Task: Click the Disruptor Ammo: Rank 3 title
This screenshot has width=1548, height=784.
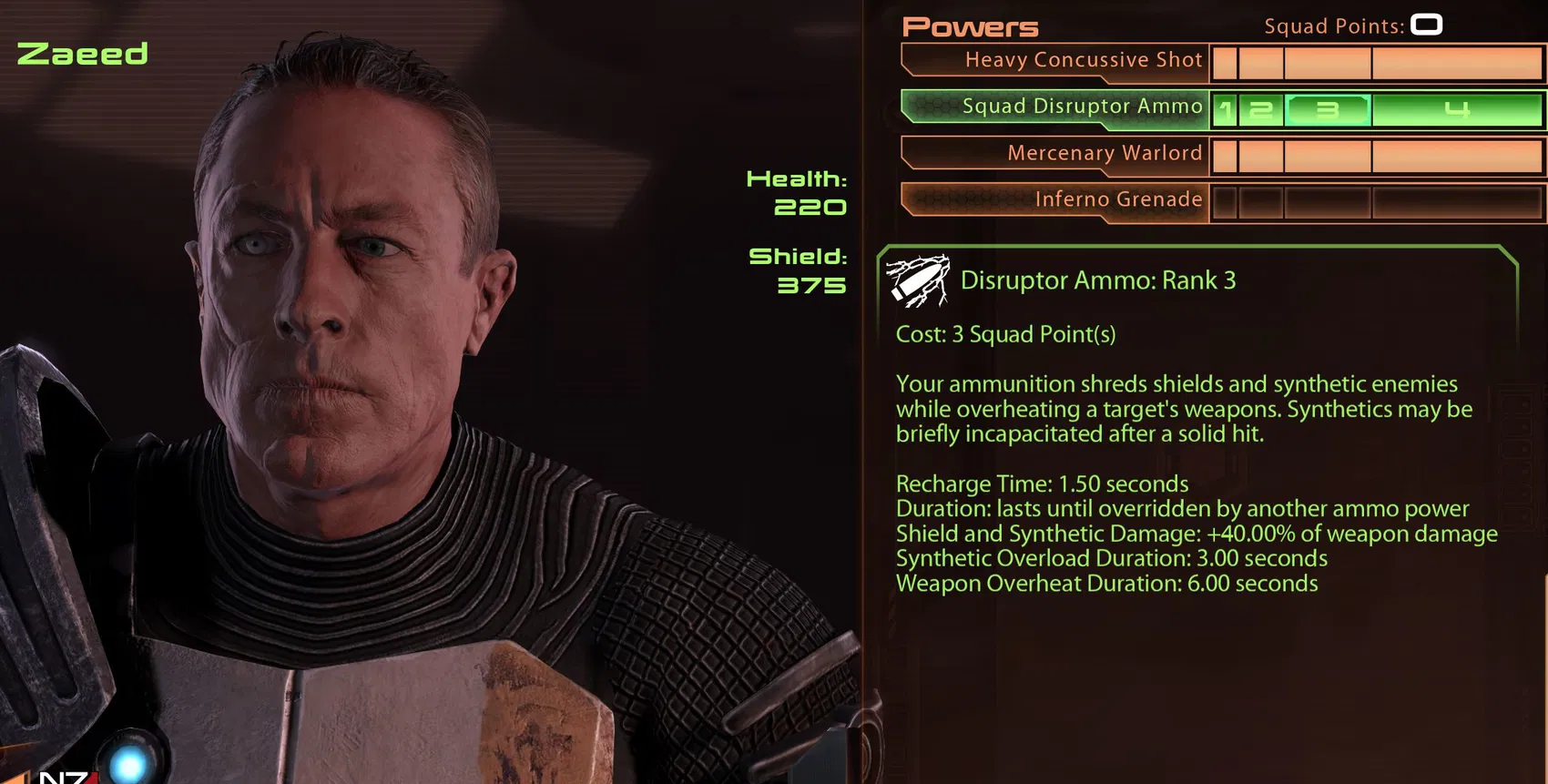Action: [1098, 280]
